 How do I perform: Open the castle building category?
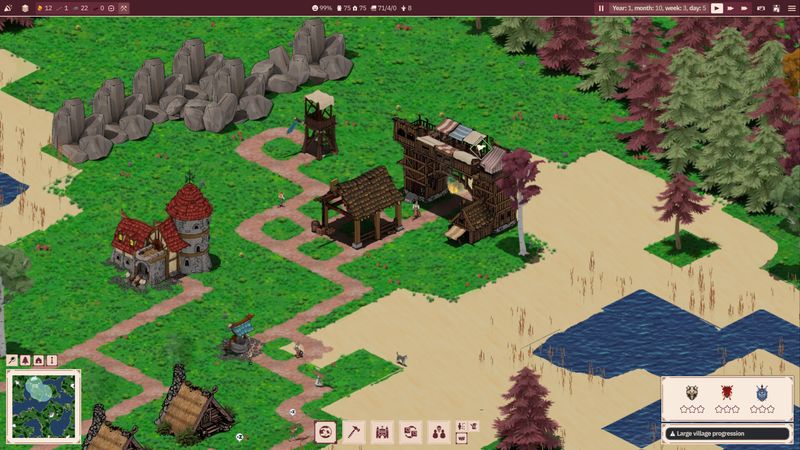pos(381,432)
